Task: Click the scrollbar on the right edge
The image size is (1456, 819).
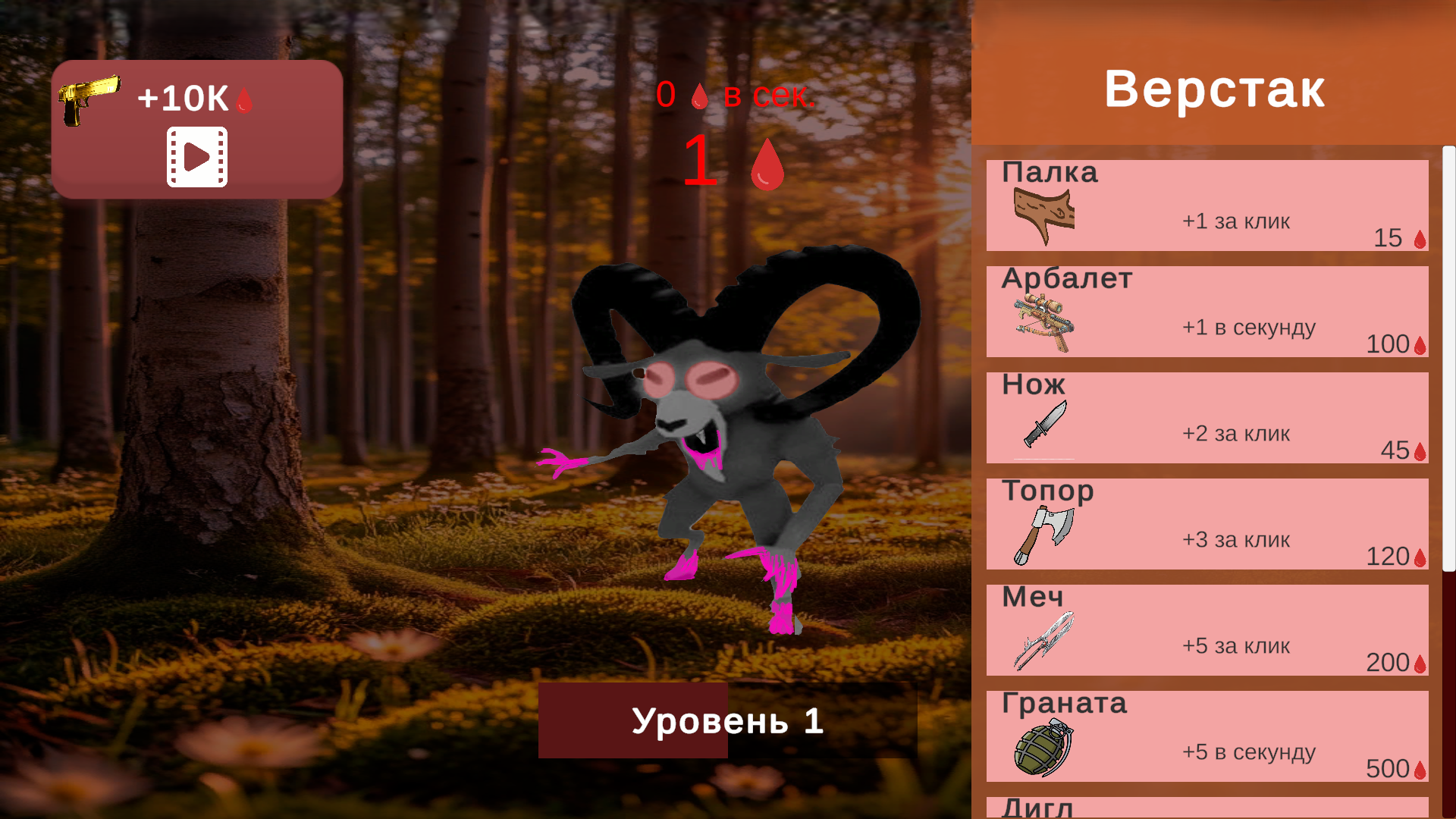Action: (1445, 356)
